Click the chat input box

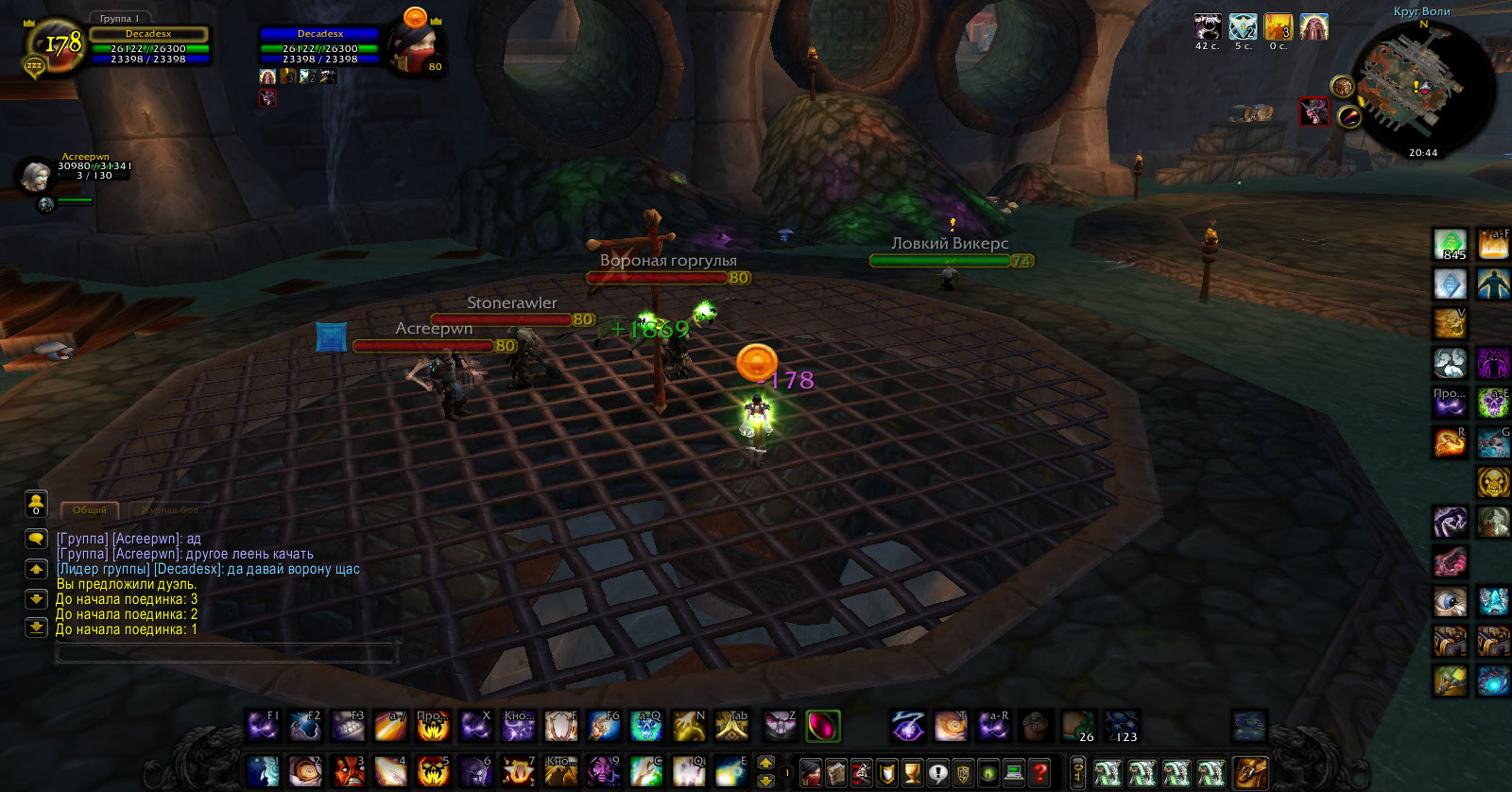227,652
